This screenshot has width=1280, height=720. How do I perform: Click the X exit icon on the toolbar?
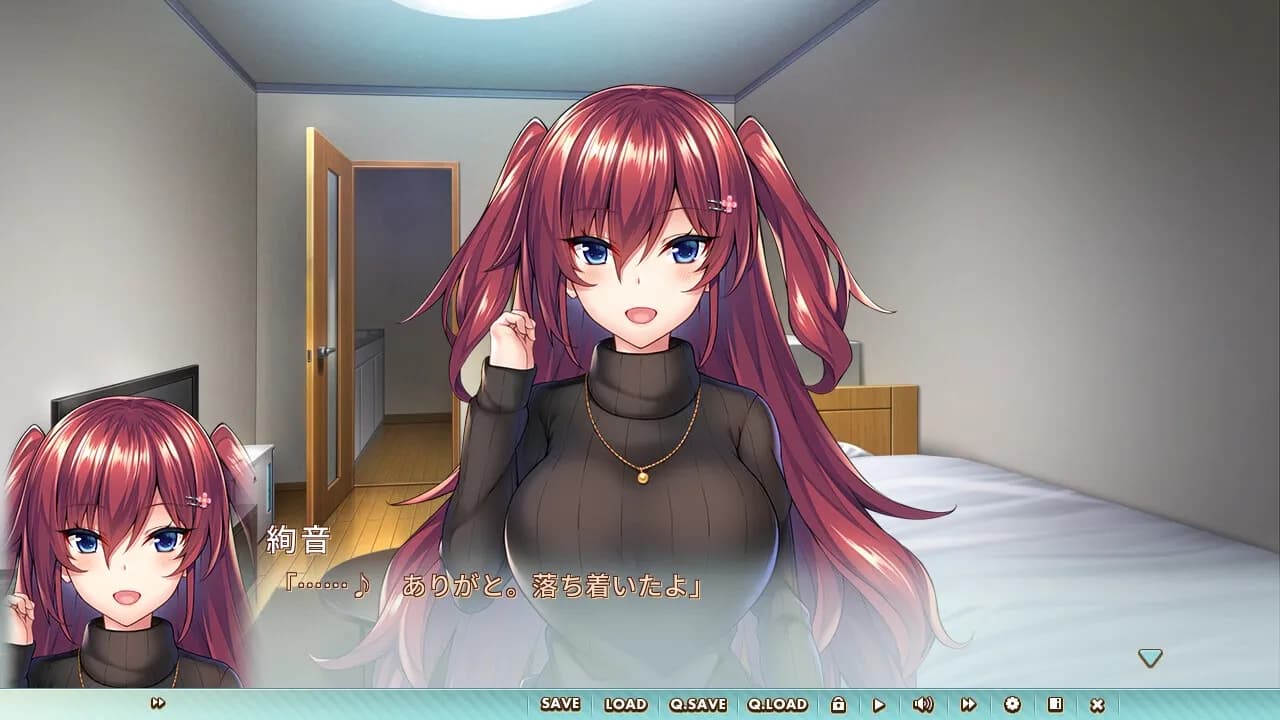tap(1098, 704)
